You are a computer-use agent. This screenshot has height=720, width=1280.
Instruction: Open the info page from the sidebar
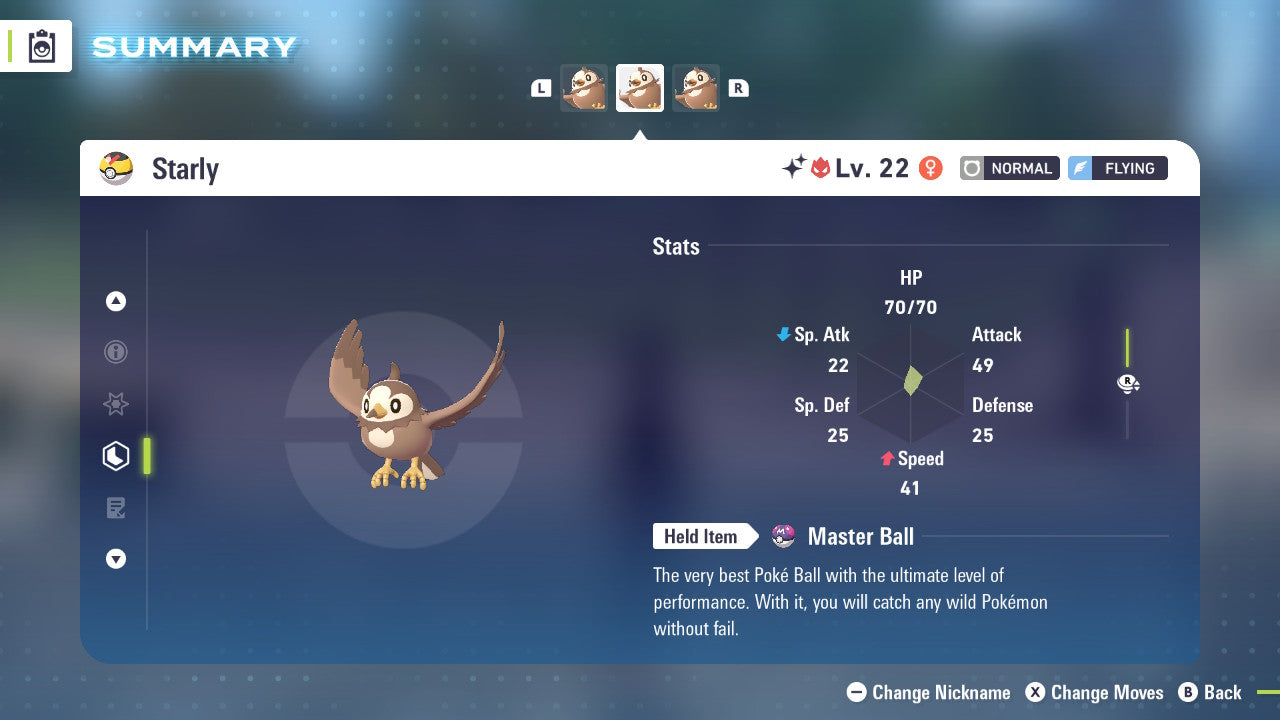115,352
